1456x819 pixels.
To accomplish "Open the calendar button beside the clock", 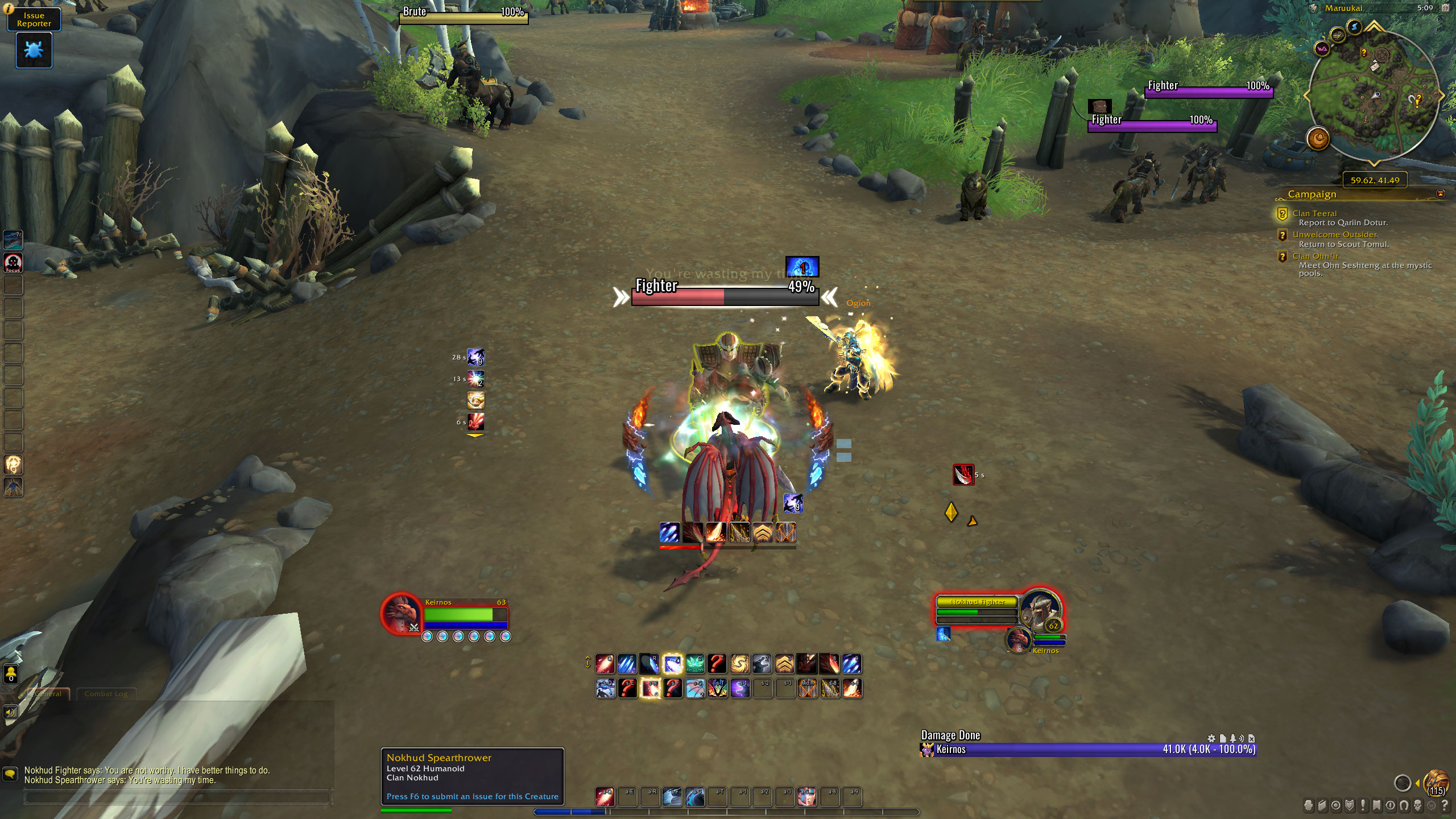I will click(x=1445, y=8).
